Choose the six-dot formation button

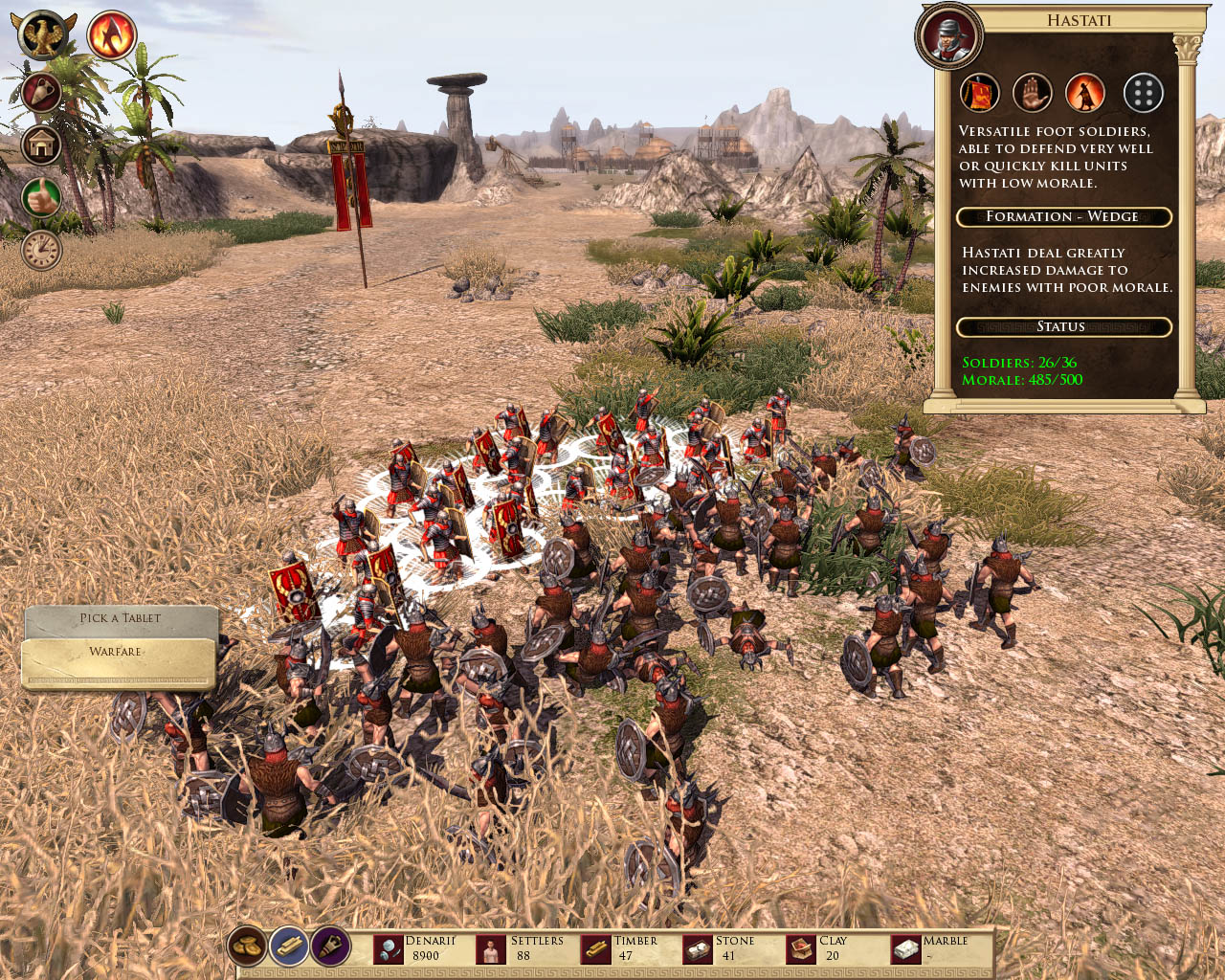1143,94
